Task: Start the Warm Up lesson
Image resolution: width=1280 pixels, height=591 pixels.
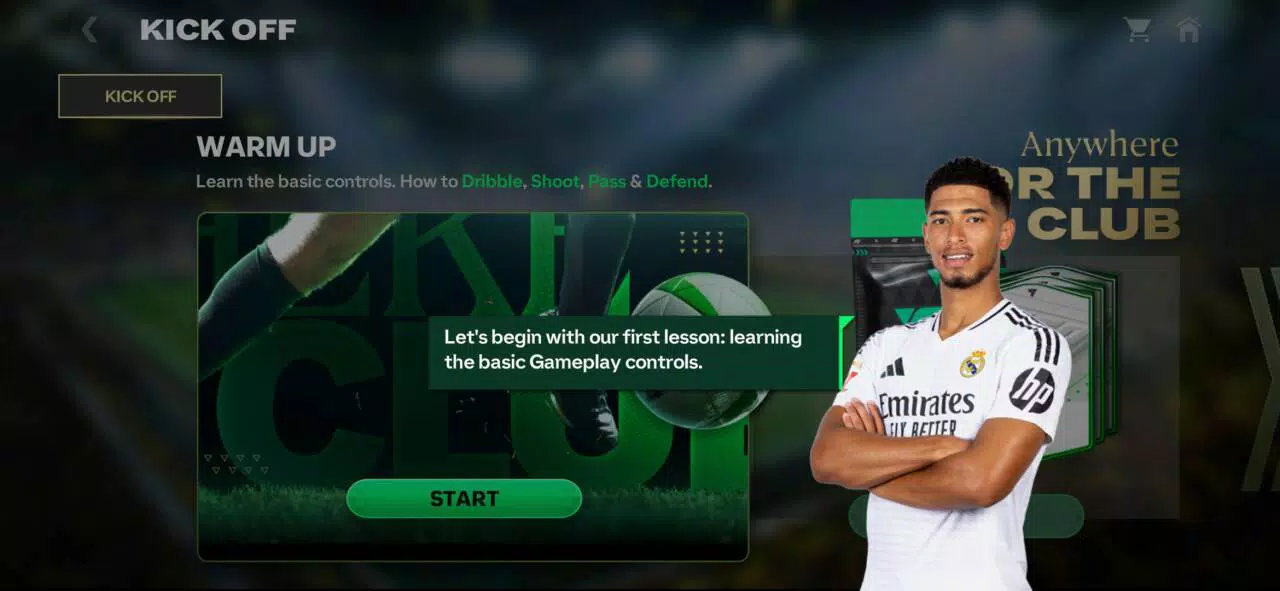Action: click(464, 498)
